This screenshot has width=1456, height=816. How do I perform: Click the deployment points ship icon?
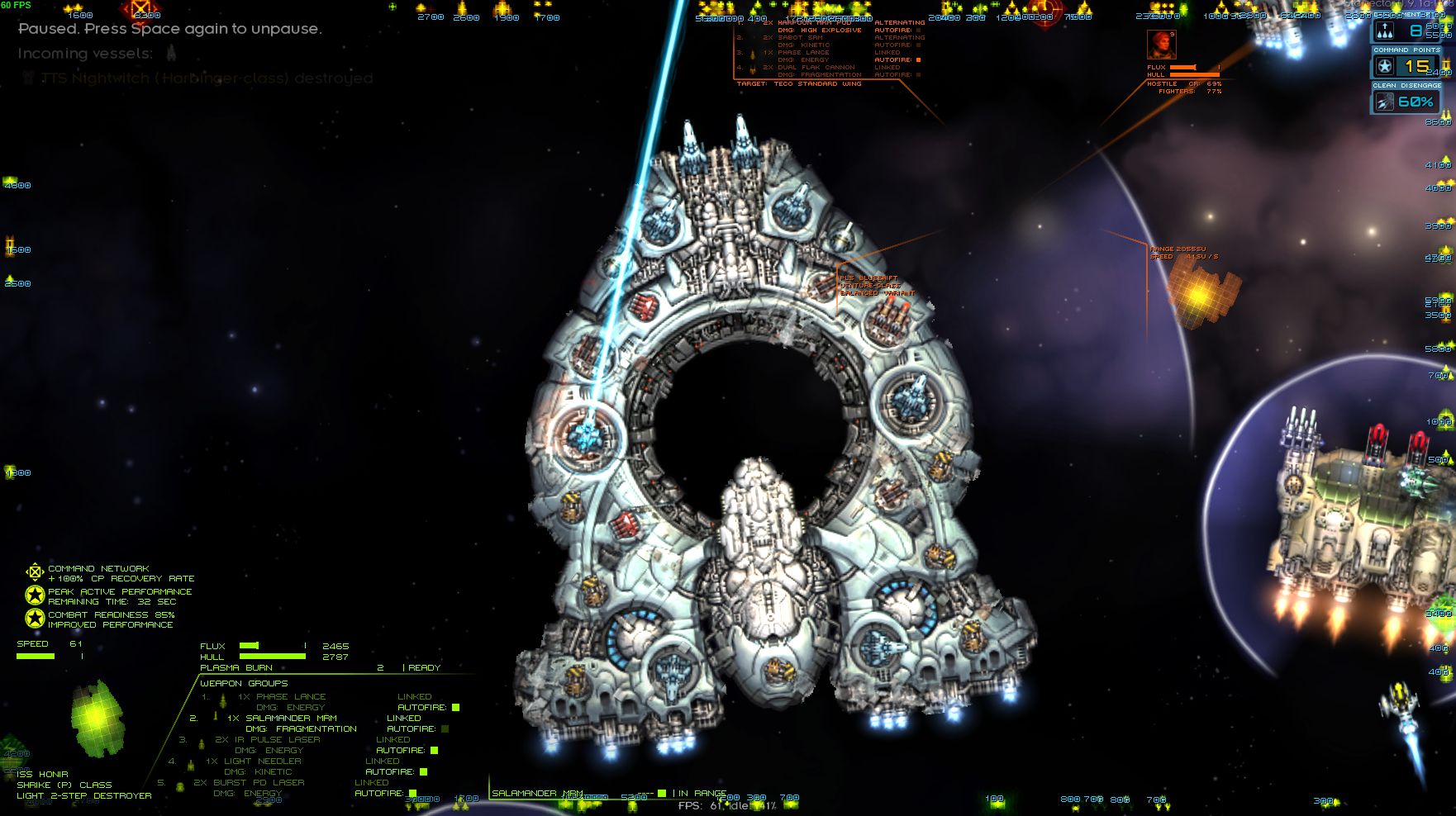coord(1386,31)
